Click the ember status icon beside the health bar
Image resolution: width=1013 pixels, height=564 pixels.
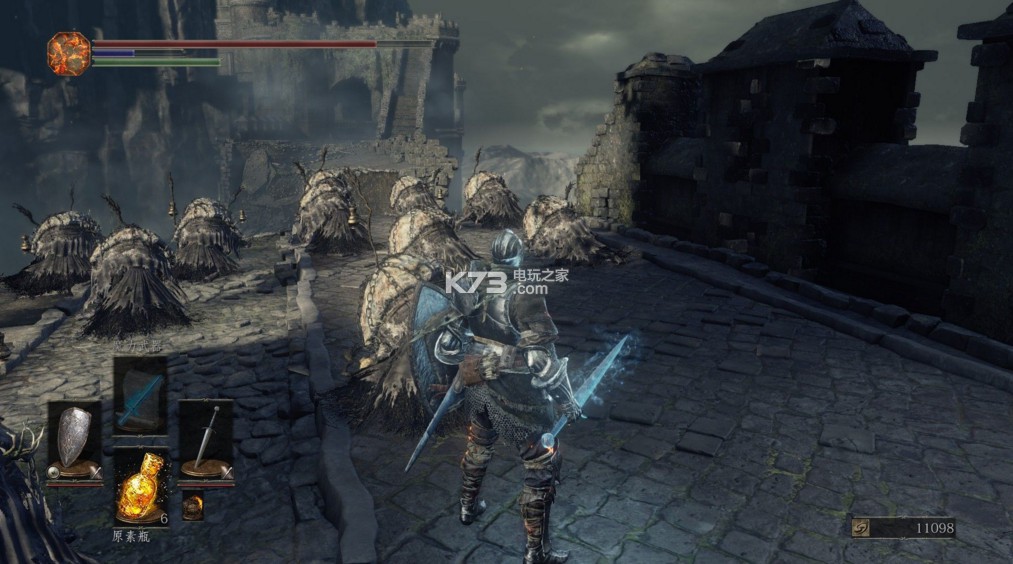(x=69, y=53)
